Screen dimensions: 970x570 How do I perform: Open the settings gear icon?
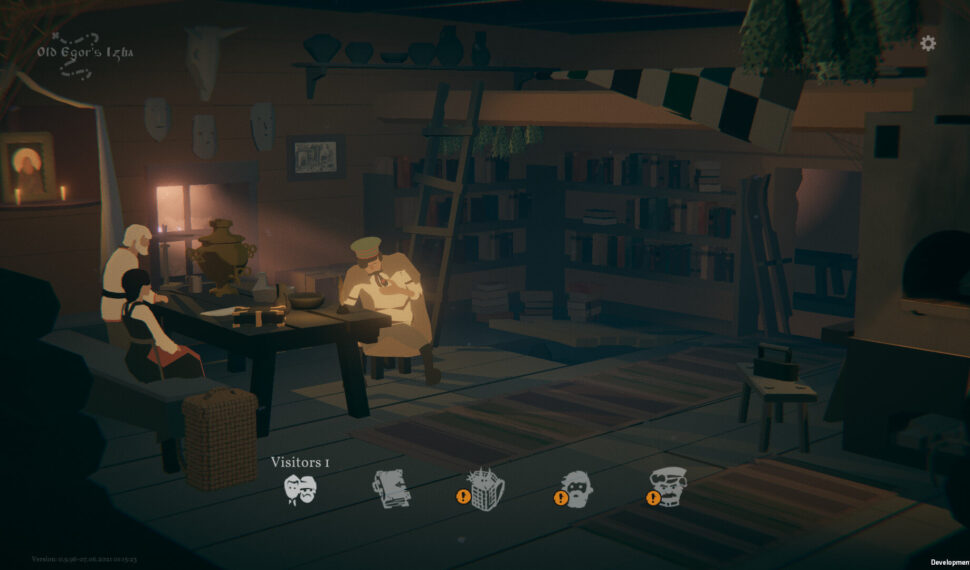tap(928, 44)
